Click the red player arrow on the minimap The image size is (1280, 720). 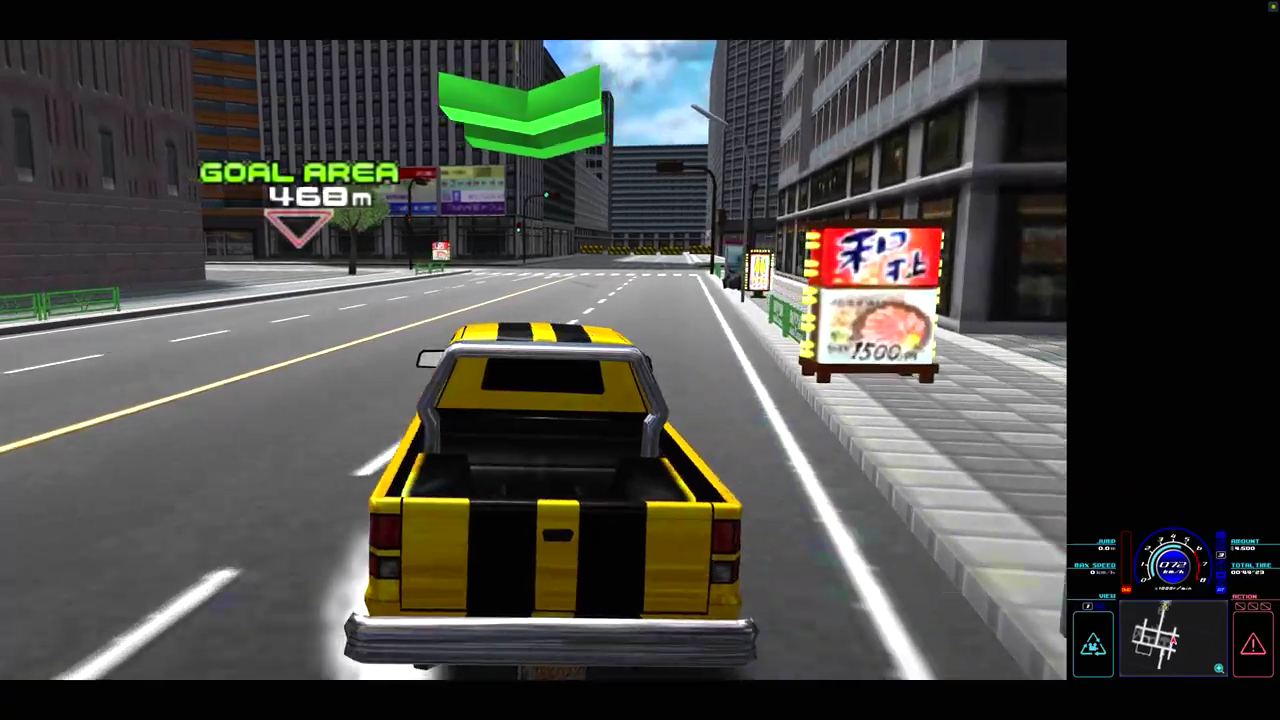[x=1173, y=640]
